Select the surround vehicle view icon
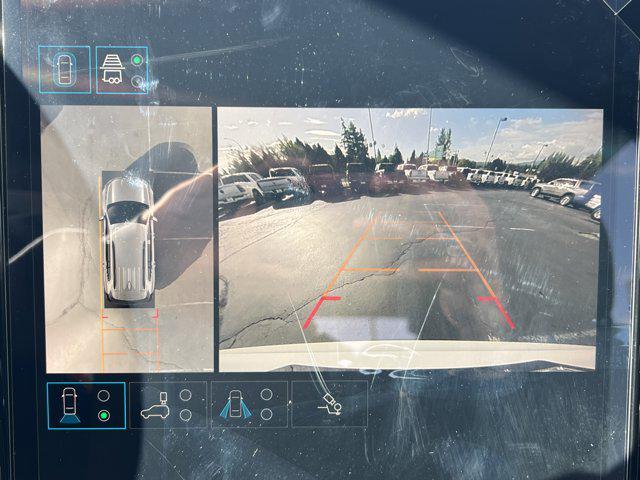The width and height of the screenshot is (640, 480). click(x=64, y=70)
